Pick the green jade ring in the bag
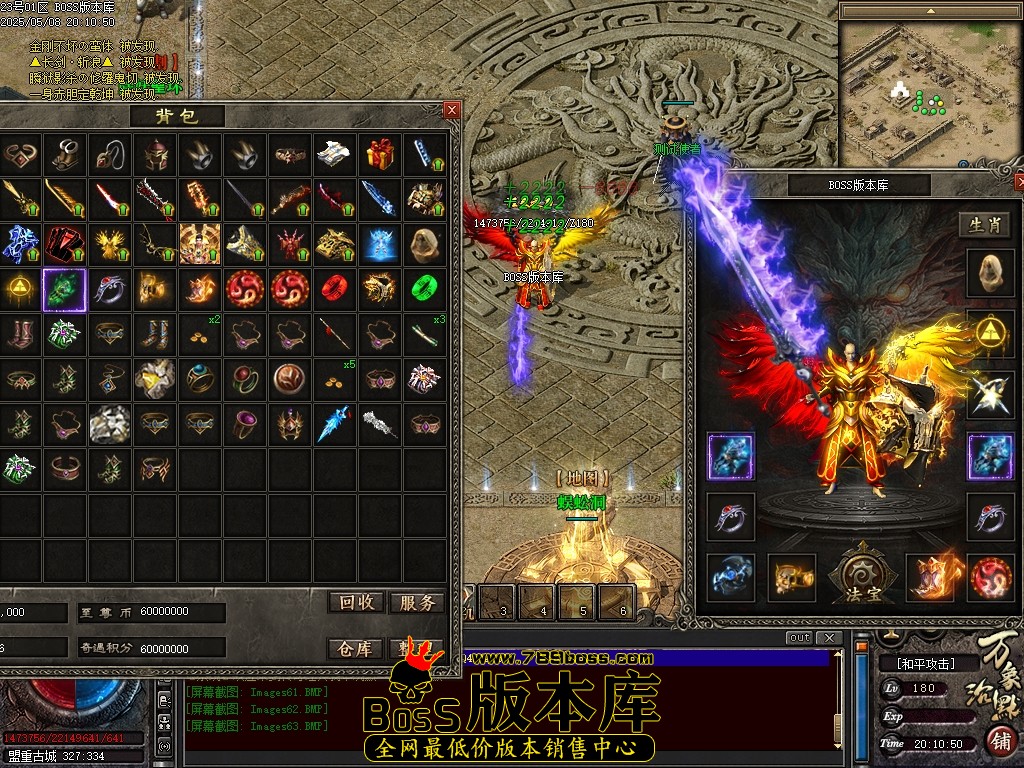This screenshot has width=1024, height=768. (425, 290)
